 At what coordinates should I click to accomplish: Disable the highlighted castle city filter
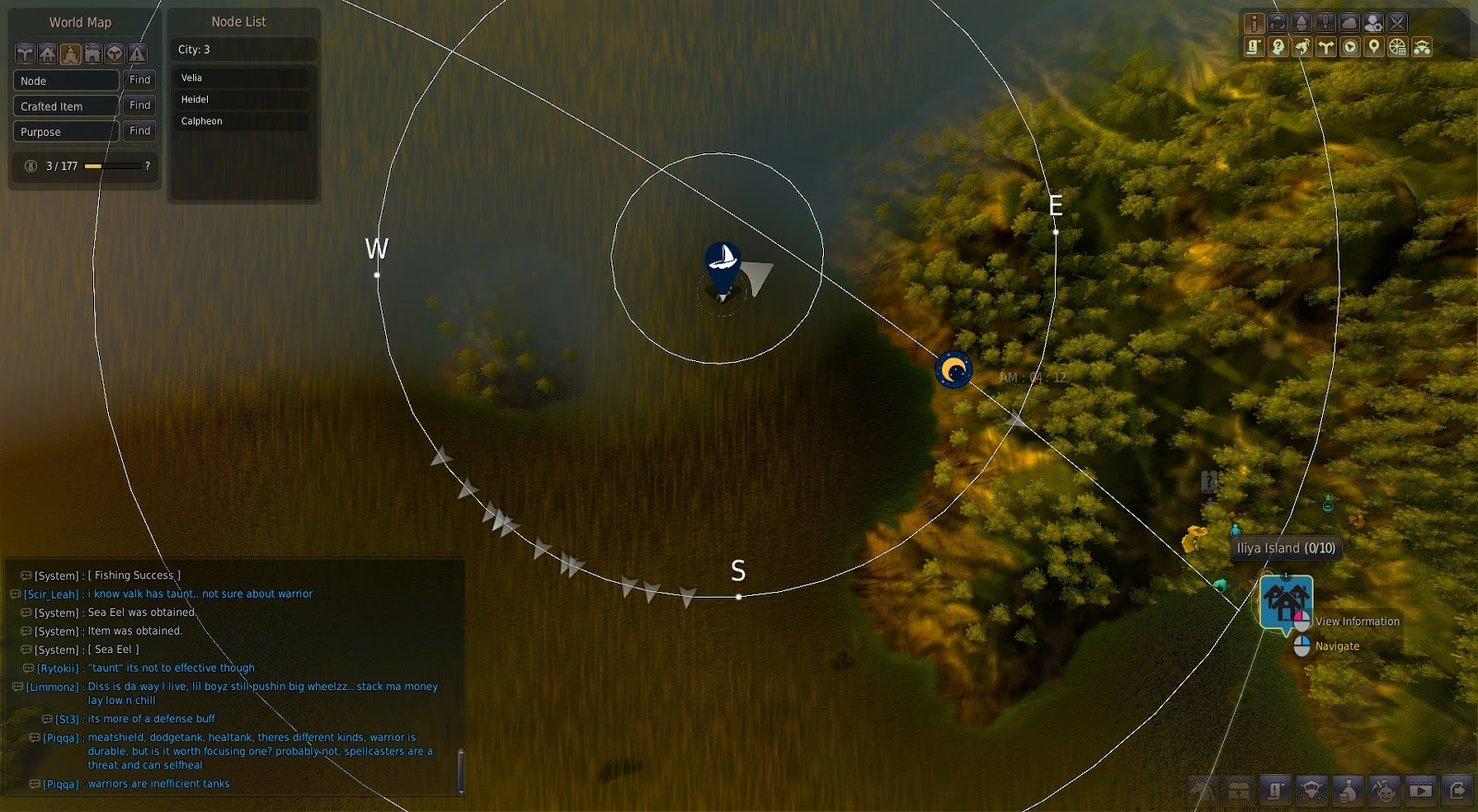[x=70, y=55]
